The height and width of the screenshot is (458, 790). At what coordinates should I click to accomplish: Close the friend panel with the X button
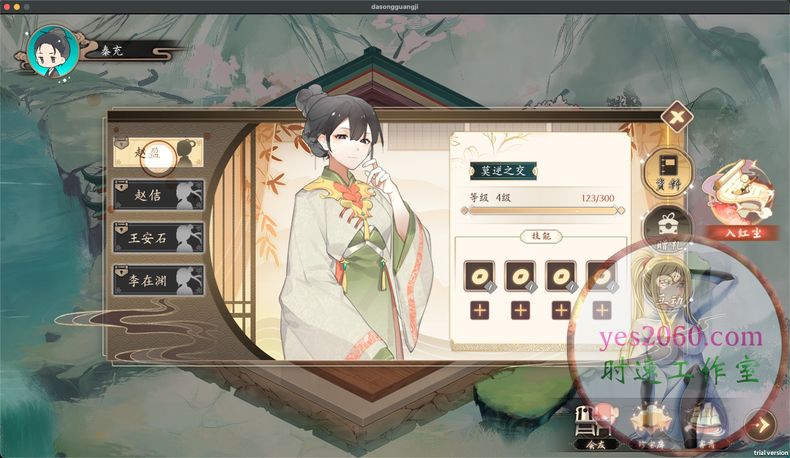(x=677, y=117)
